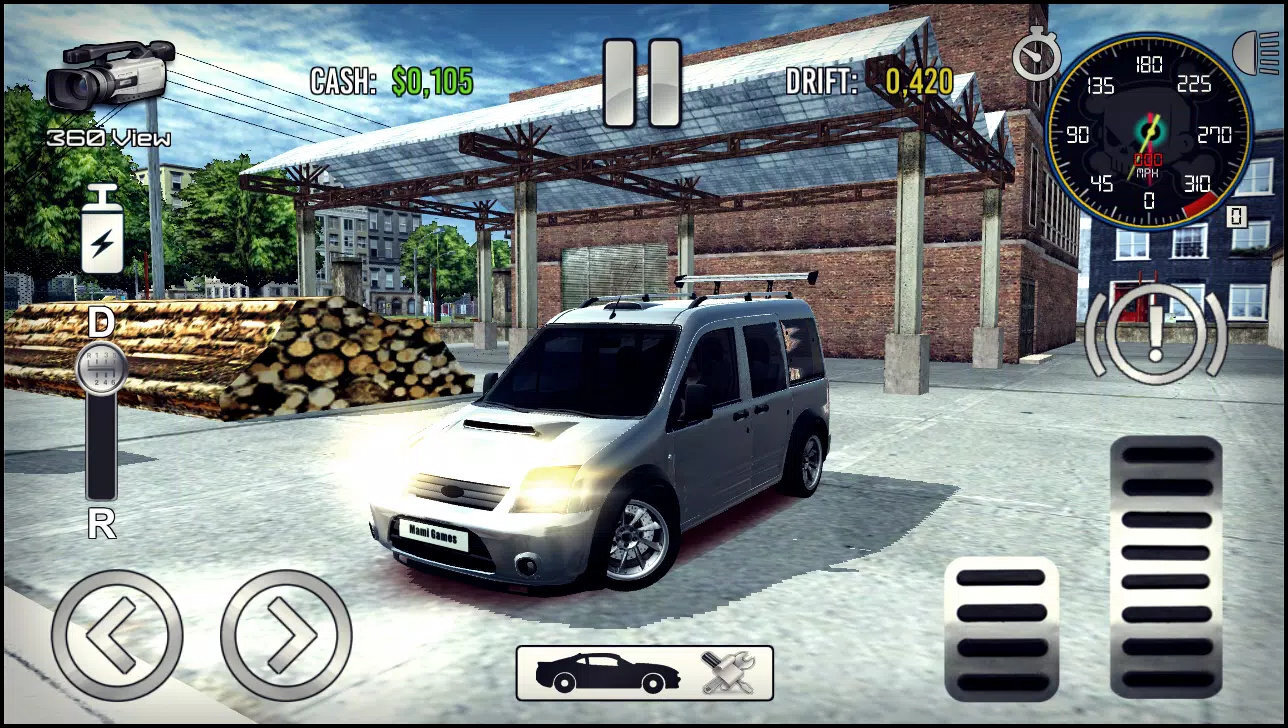The width and height of the screenshot is (1288, 728).
Task: Tap the brake pedal
Action: pos(1001,629)
